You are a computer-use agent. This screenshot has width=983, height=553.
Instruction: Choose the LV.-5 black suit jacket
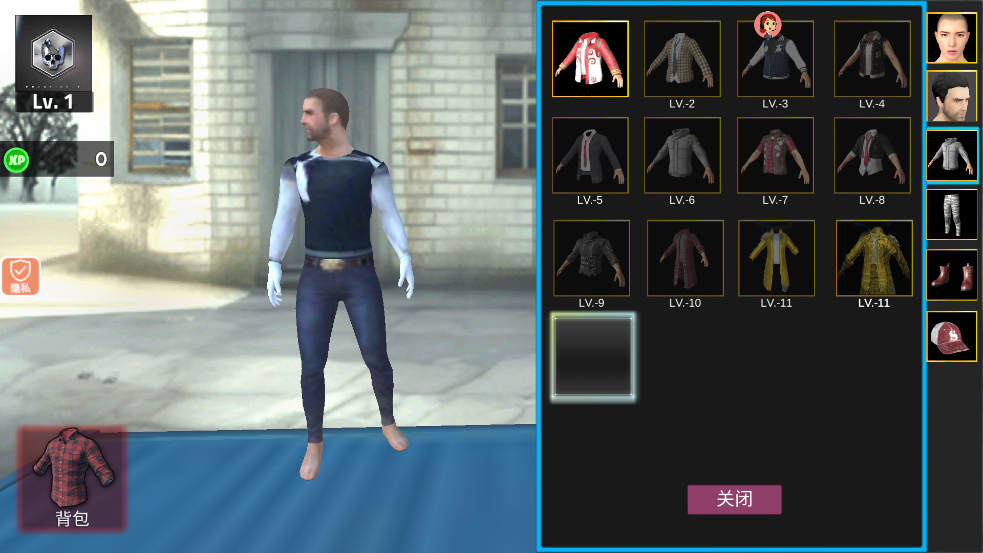(x=590, y=155)
